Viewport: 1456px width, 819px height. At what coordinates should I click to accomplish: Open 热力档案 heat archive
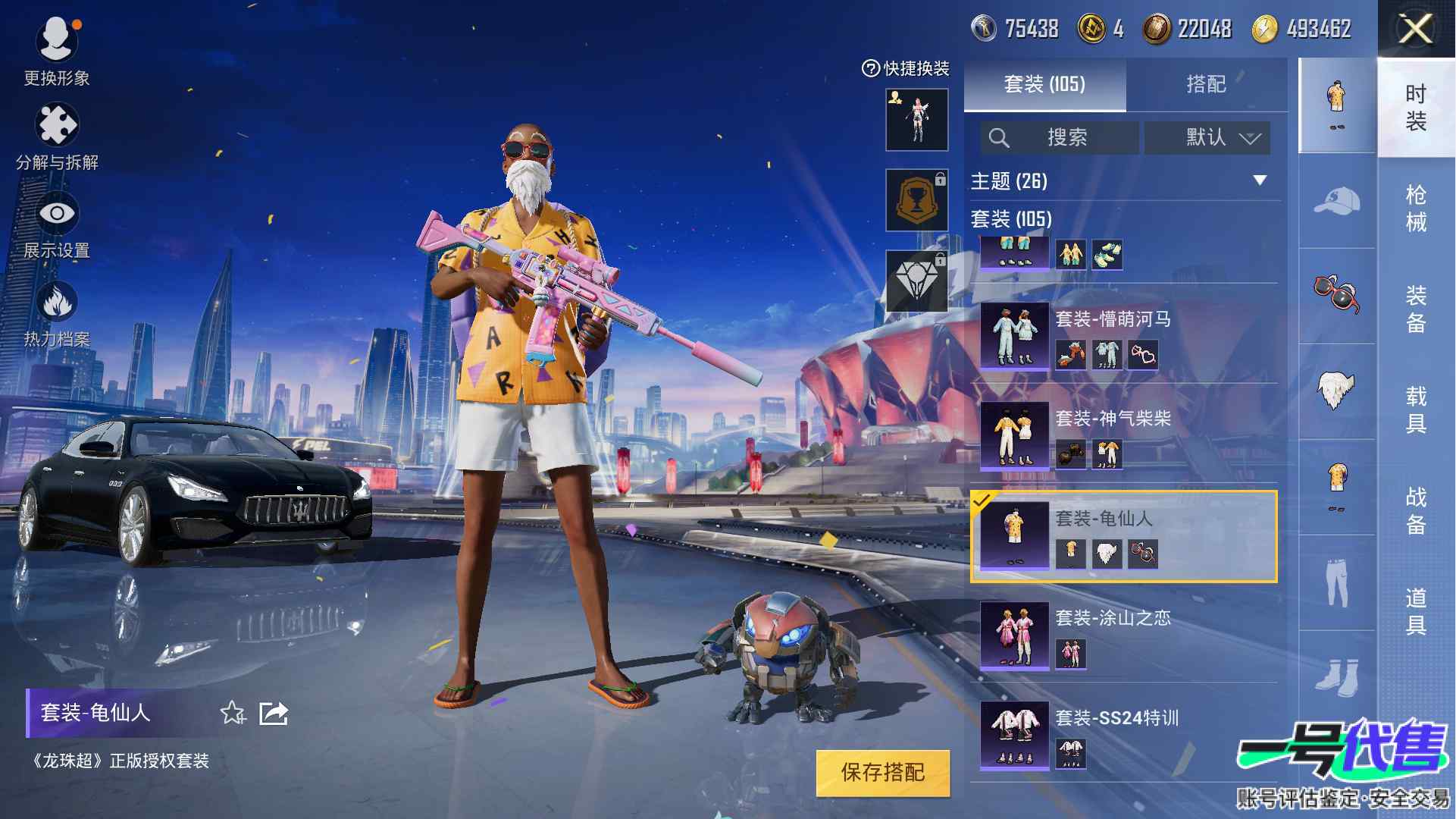(x=57, y=314)
